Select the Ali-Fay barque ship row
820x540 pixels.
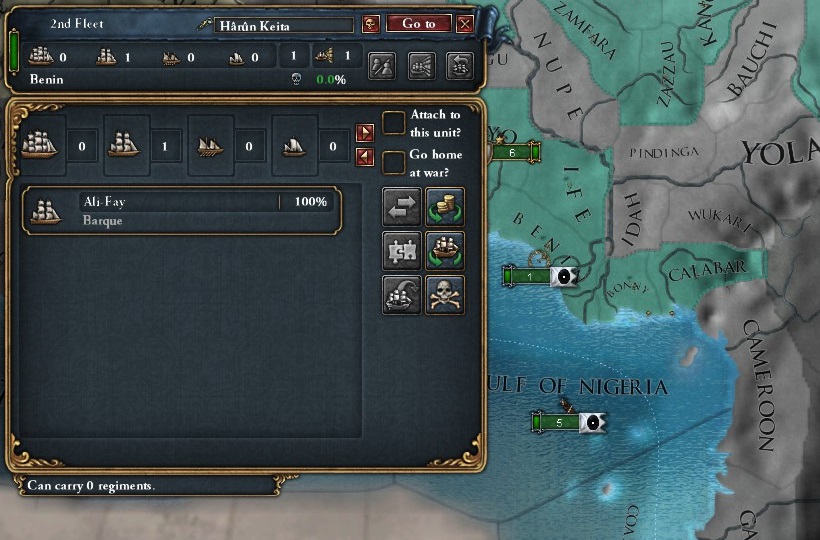click(182, 210)
